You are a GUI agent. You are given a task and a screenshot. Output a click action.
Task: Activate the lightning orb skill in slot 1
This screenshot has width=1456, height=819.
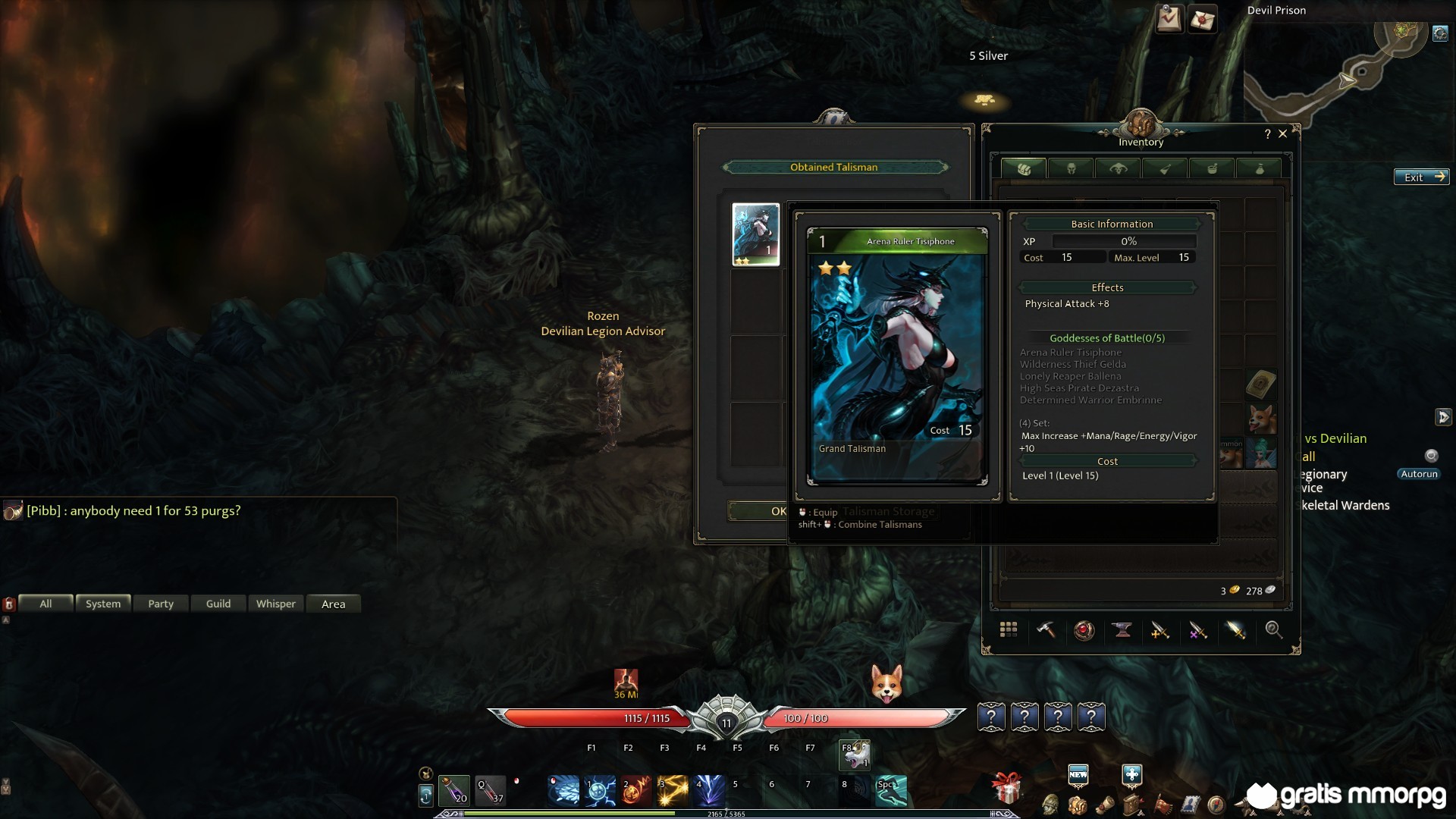(x=600, y=790)
